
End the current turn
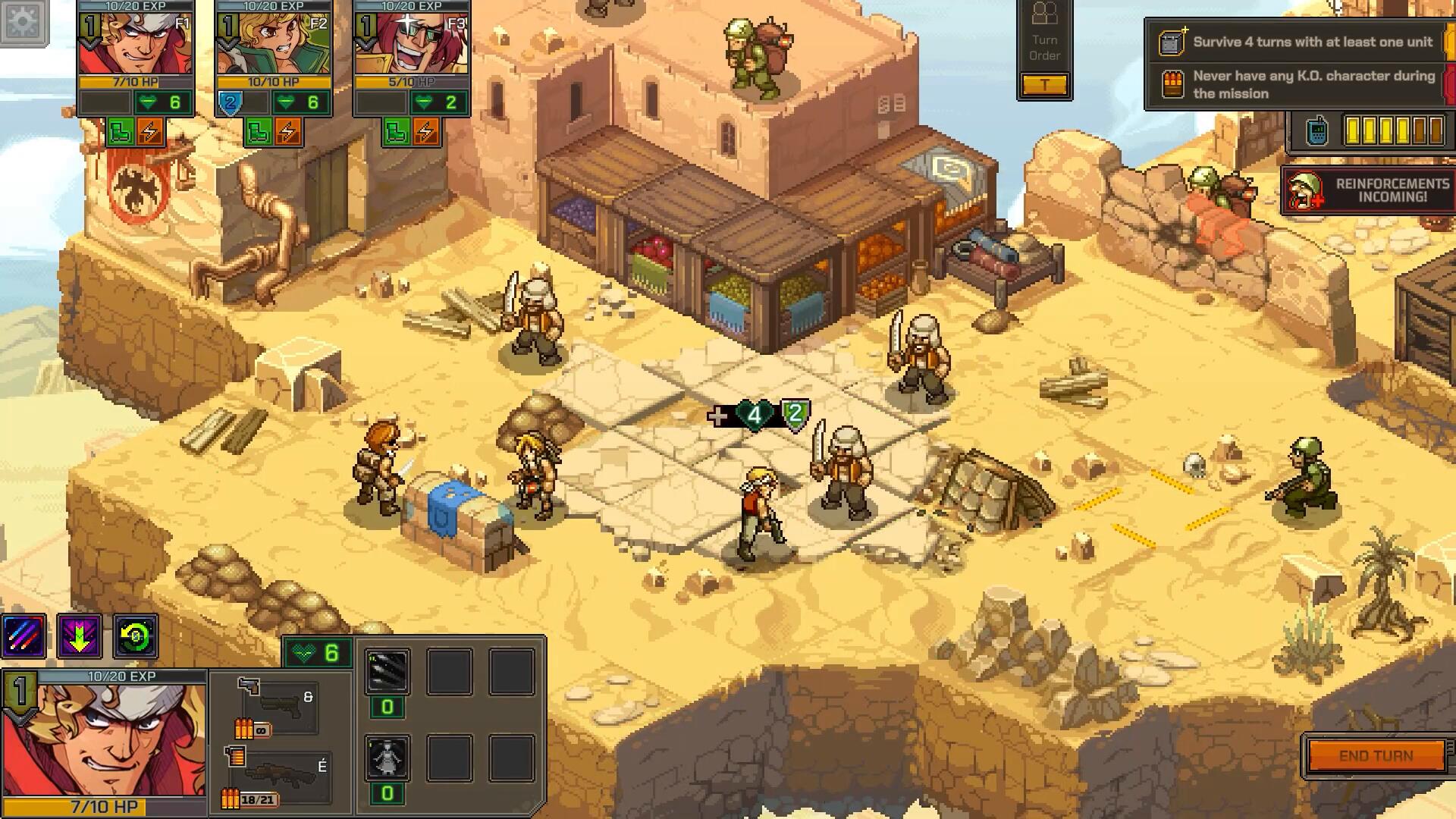tap(1376, 756)
